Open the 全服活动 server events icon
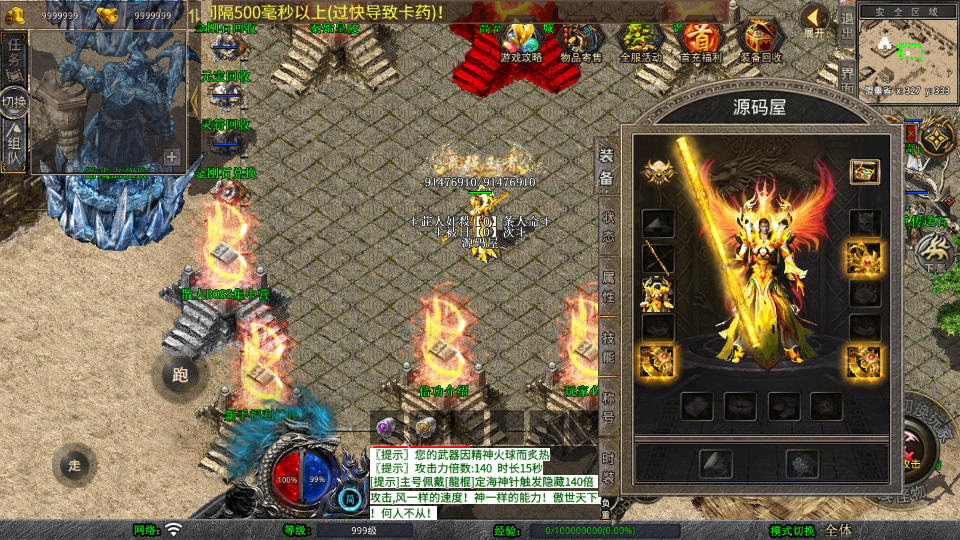The image size is (960, 540). (641, 41)
